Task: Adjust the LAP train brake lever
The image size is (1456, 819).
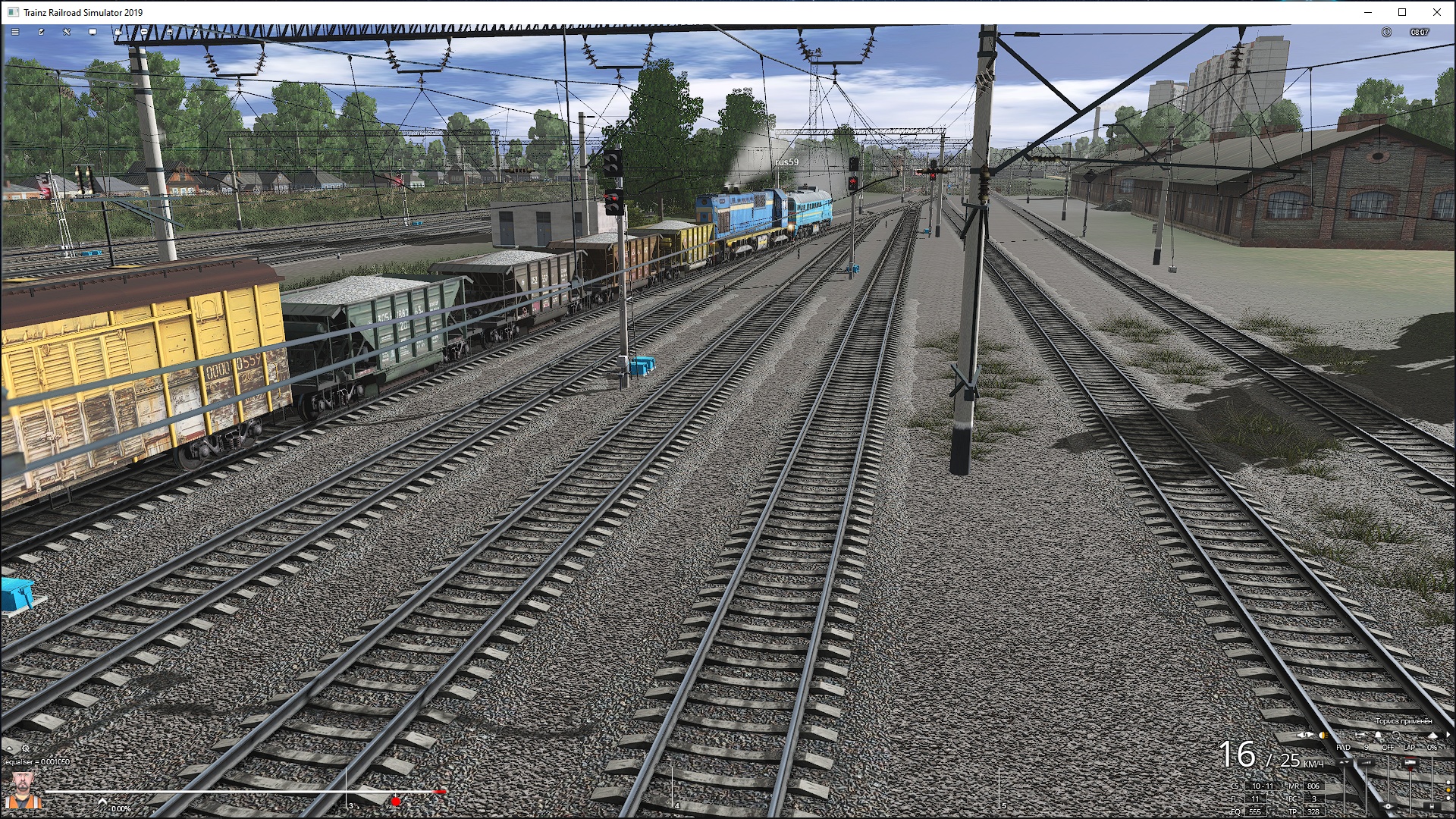Action: coord(1409,762)
